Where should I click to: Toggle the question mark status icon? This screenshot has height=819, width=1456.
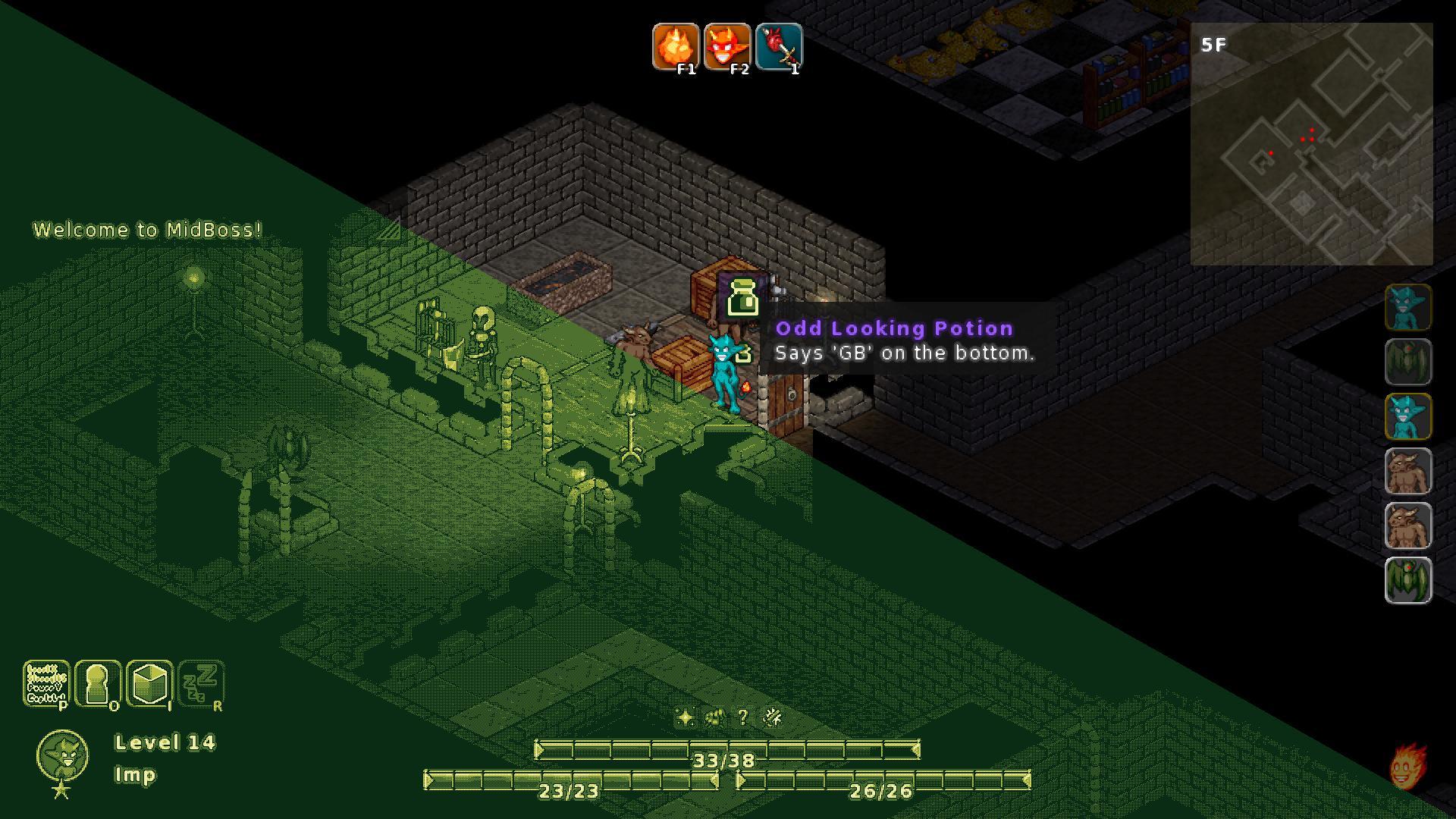(743, 716)
